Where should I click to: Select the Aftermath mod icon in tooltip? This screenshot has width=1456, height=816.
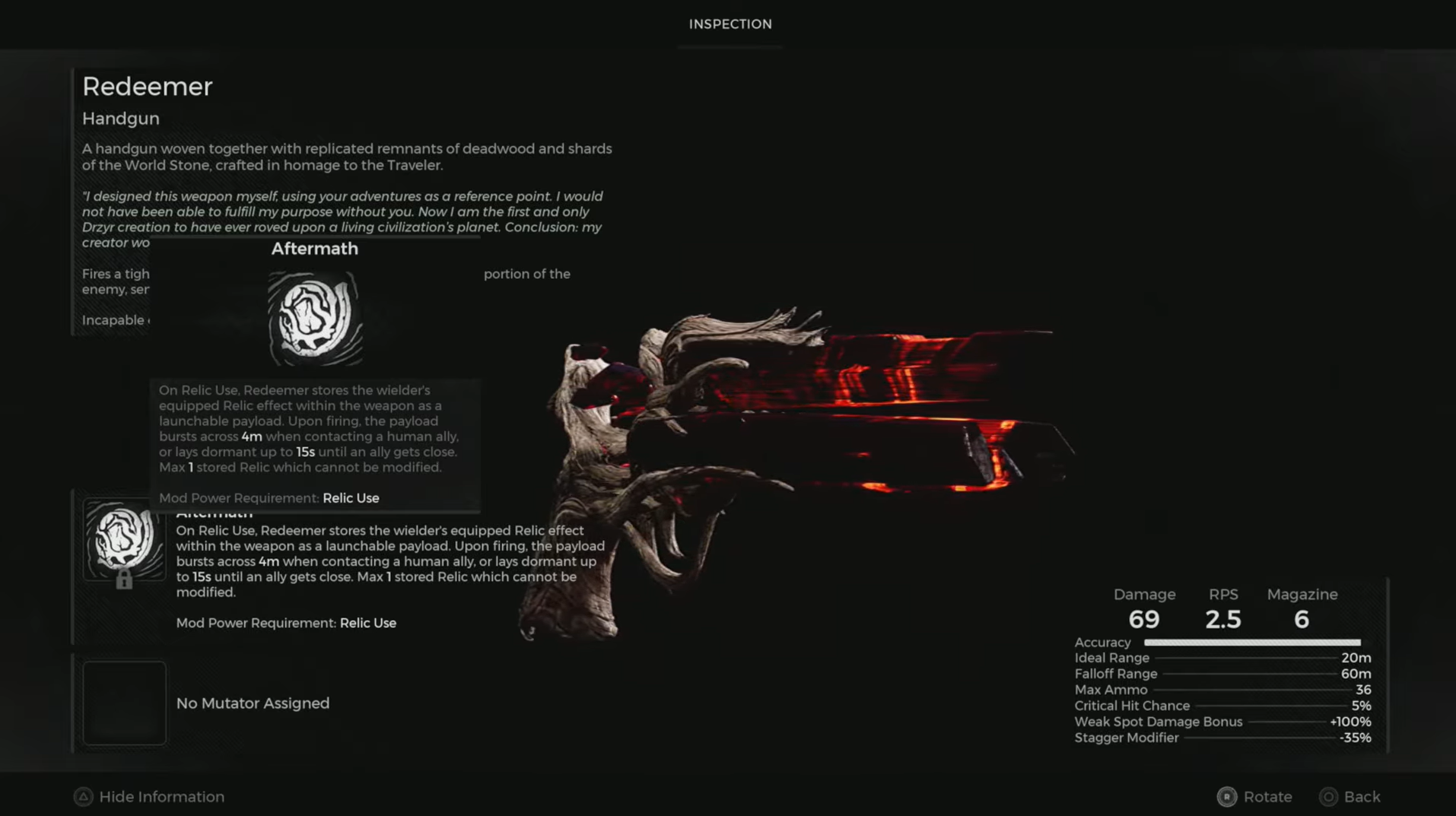click(314, 316)
